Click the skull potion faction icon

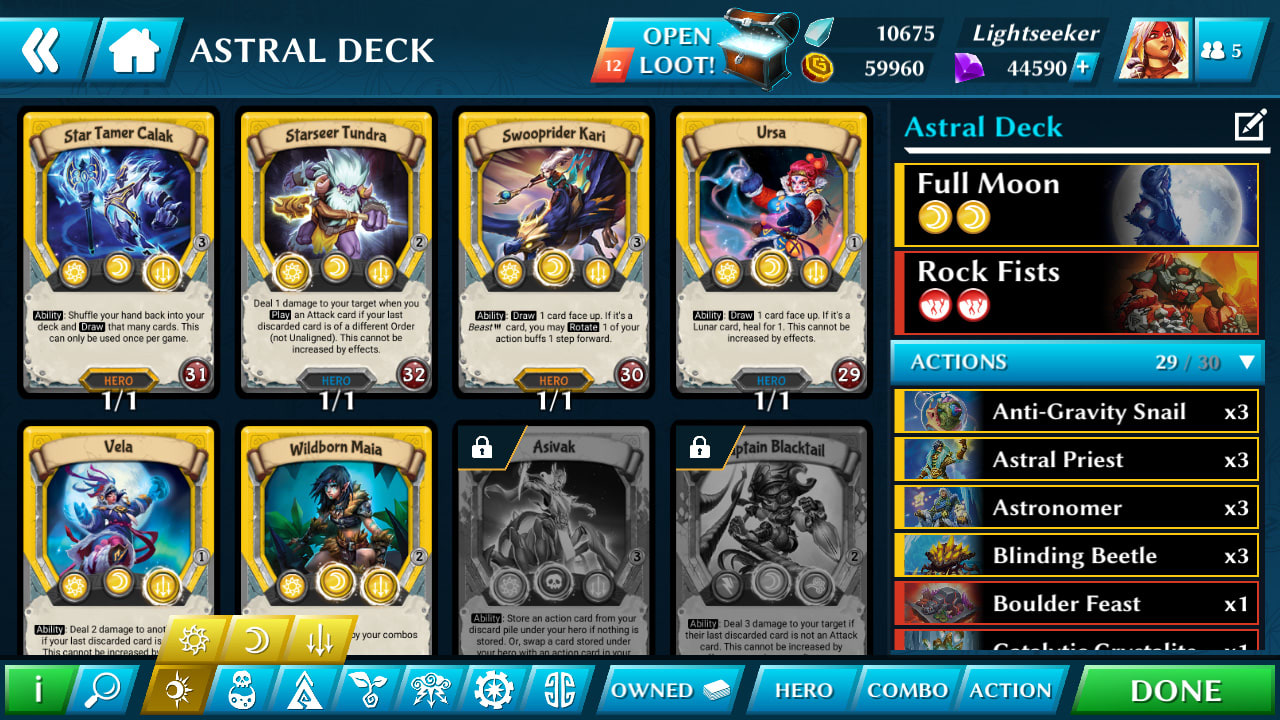(240, 689)
